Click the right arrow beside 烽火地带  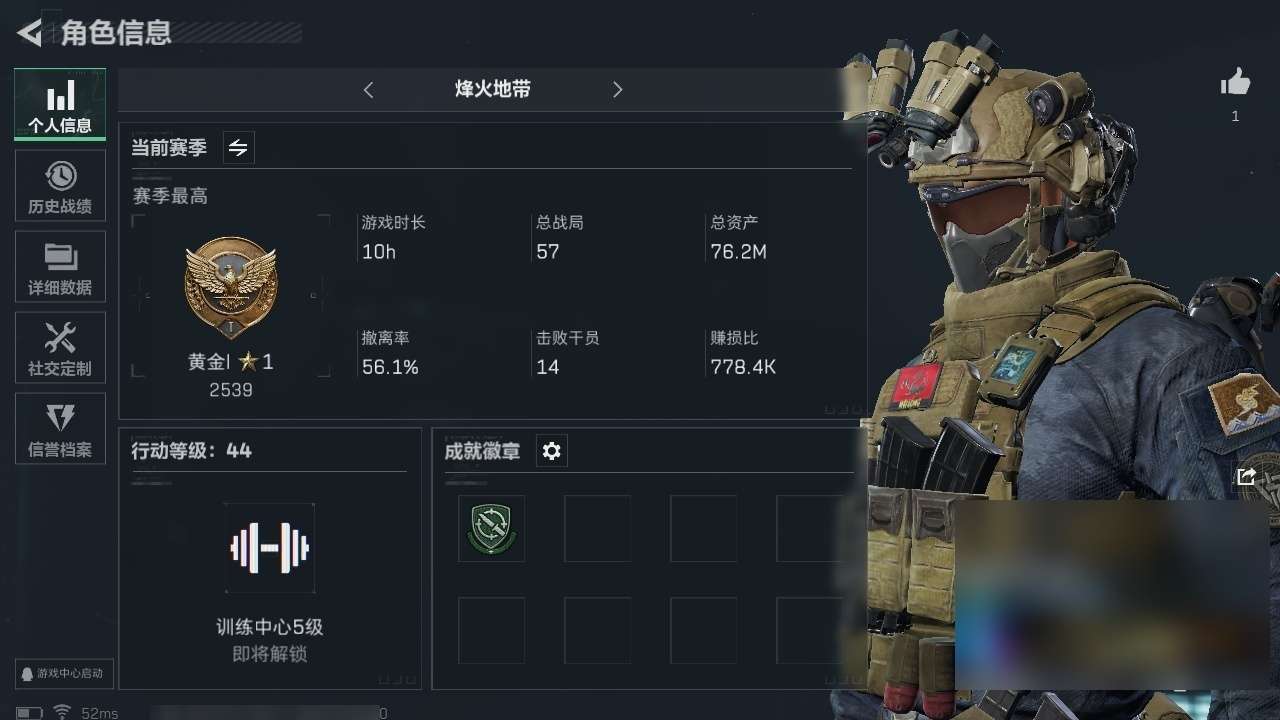click(x=617, y=90)
